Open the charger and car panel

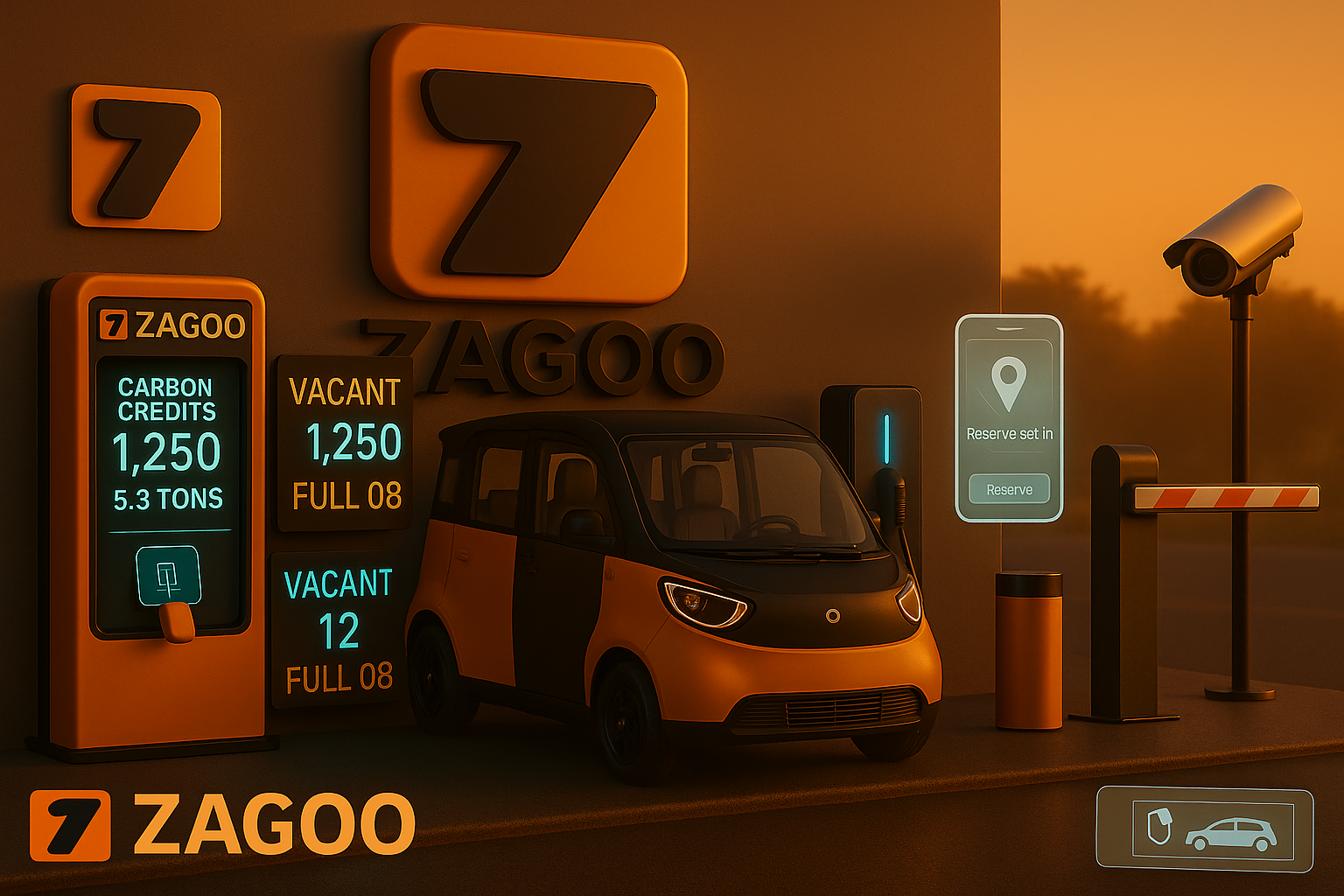(1205, 829)
